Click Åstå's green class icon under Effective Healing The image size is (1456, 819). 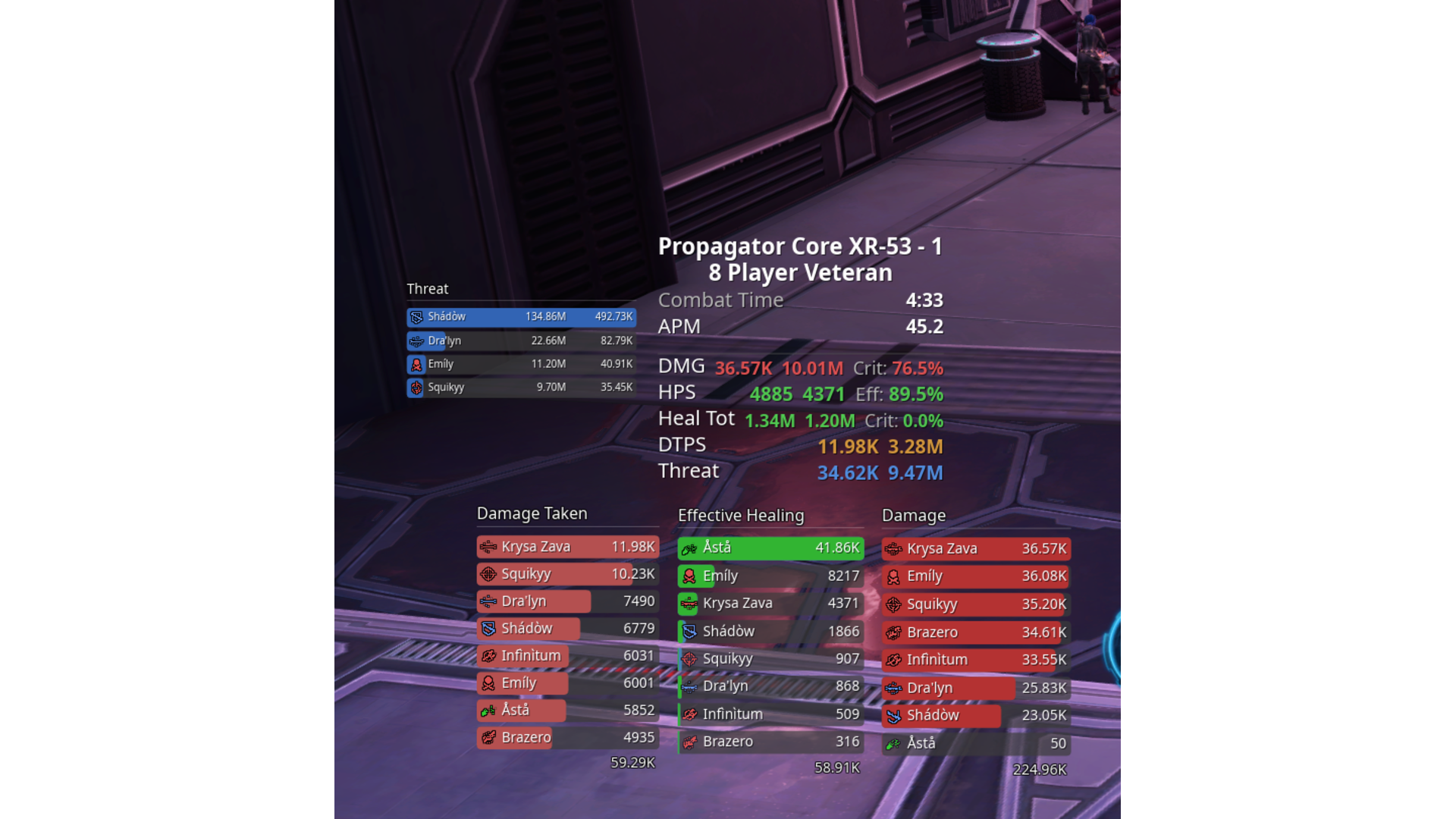688,548
